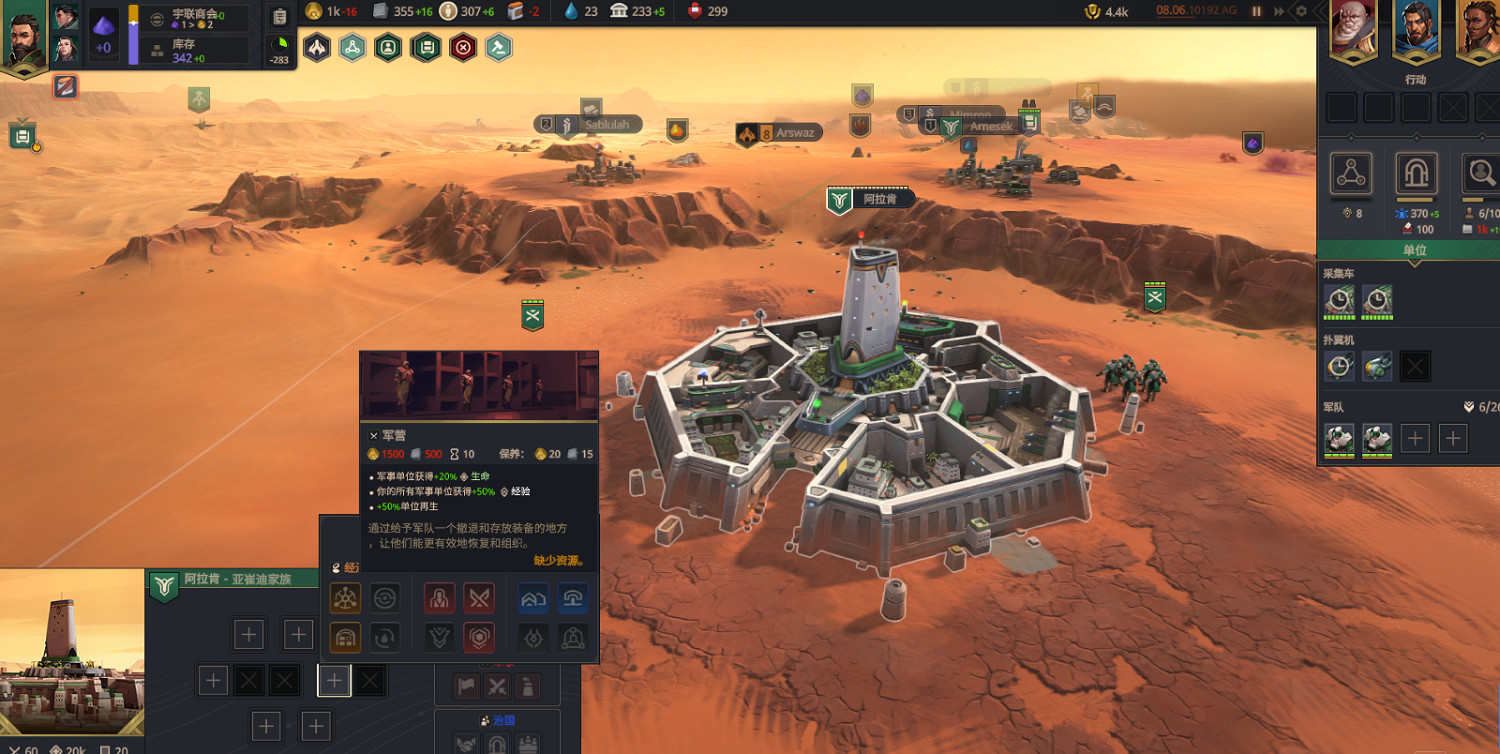1500x754 pixels.
Task: Open the Arrakeen city thumbnail
Action: coord(72,649)
